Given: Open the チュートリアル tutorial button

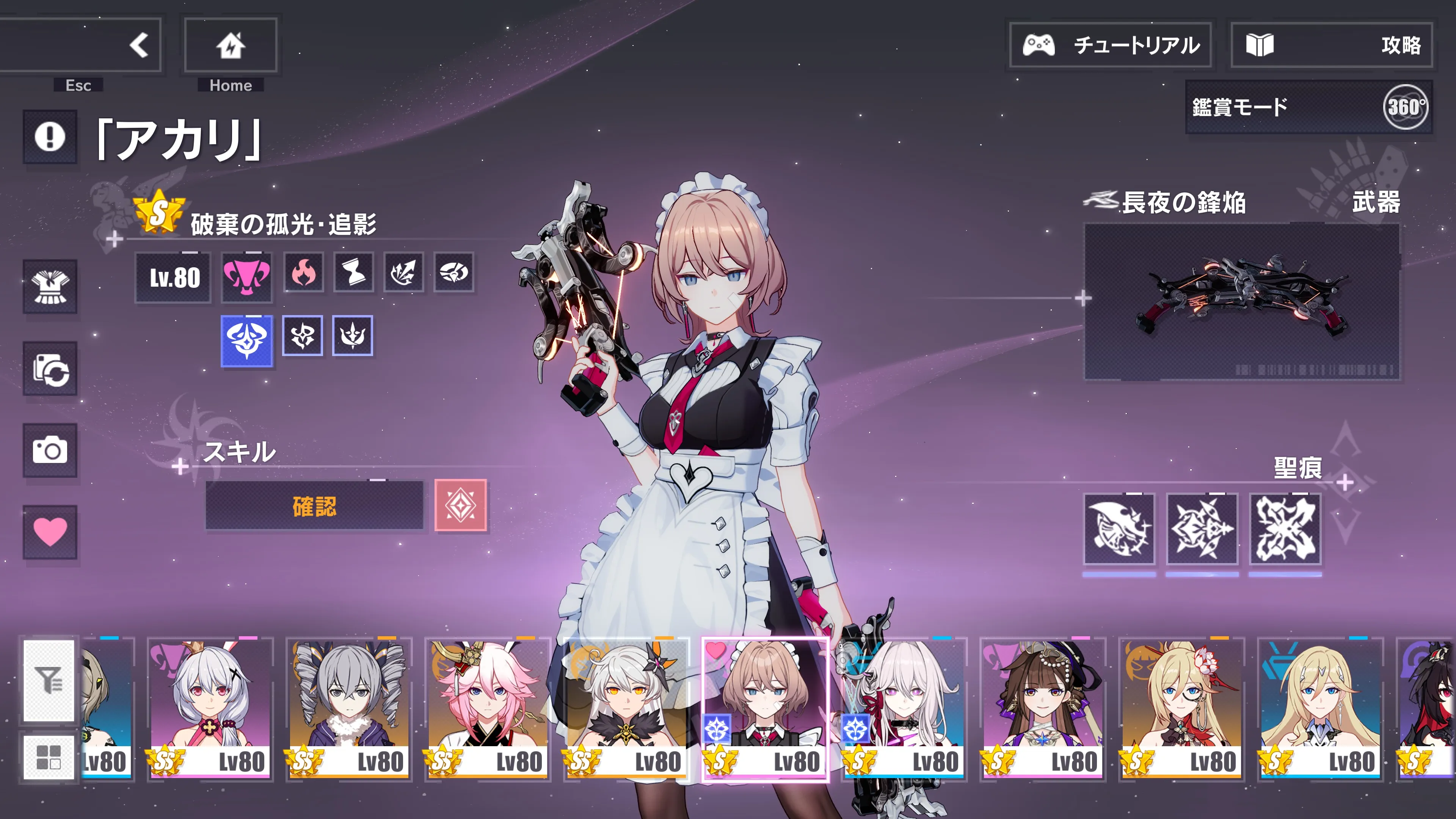Looking at the screenshot, I should tap(1110, 45).
